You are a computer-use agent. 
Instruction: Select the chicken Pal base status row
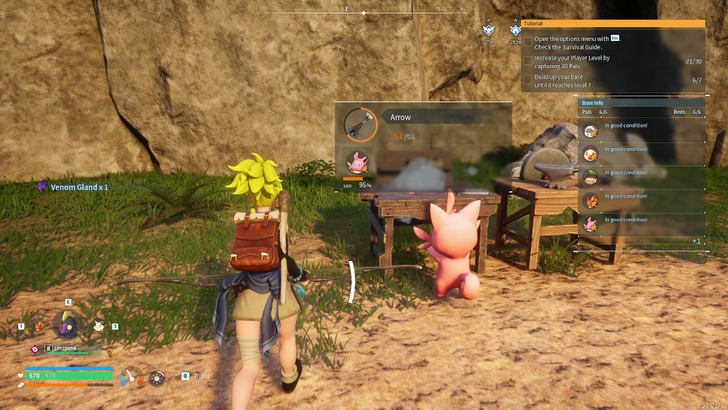tap(640, 153)
